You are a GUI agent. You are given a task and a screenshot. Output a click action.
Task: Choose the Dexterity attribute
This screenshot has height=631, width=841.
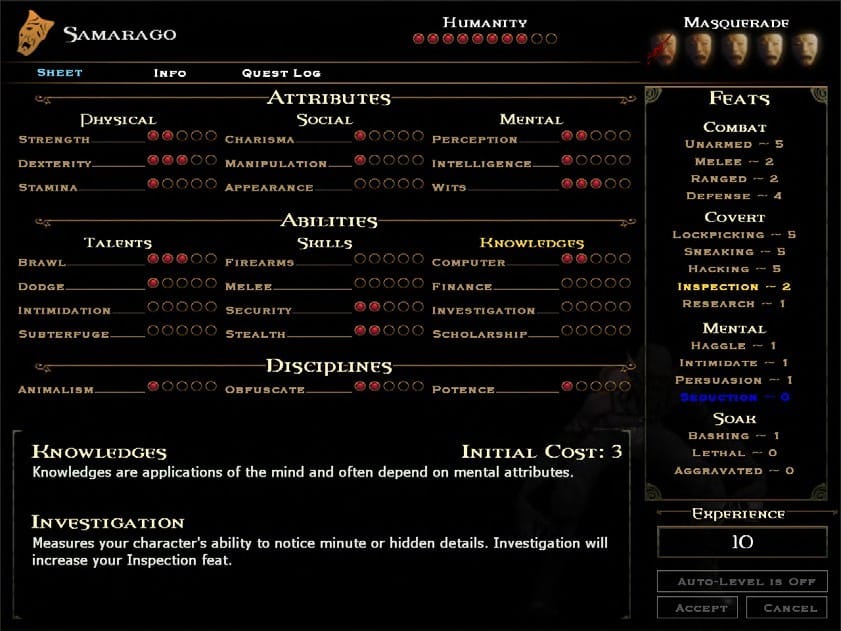[55, 164]
